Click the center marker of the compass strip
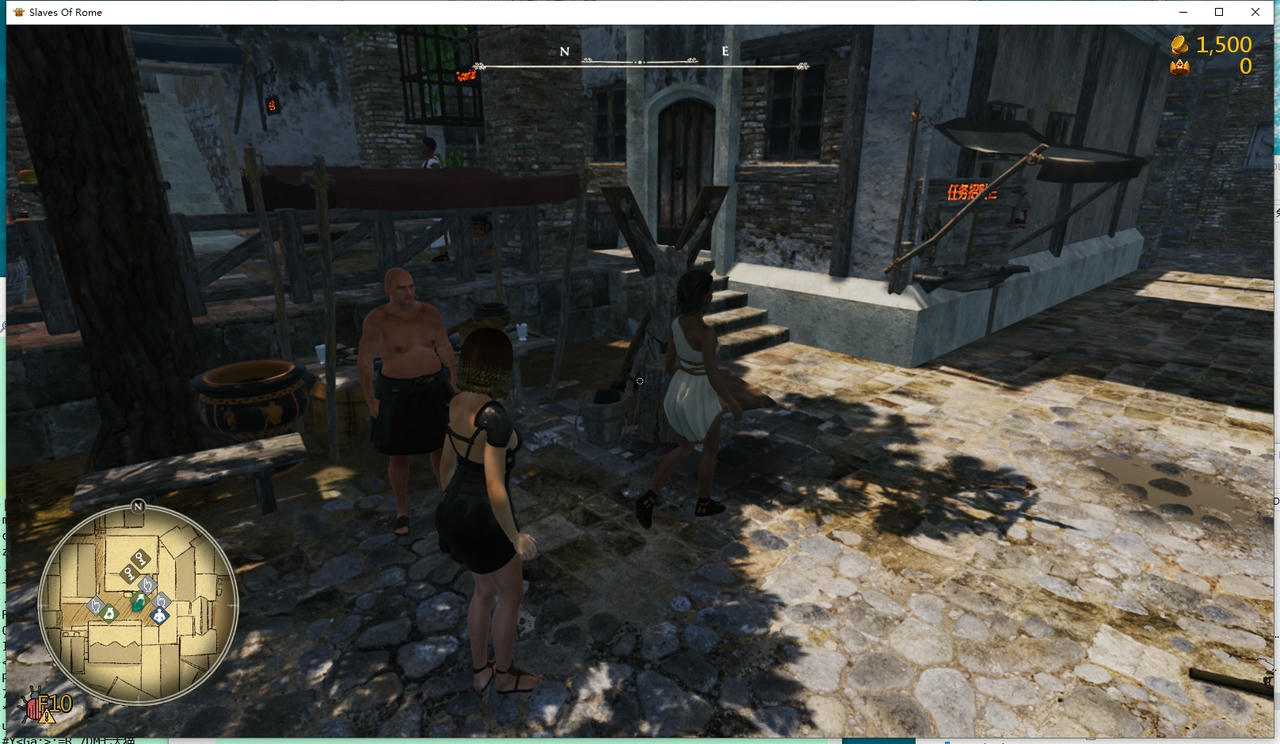1280x744 pixels. 640,60
